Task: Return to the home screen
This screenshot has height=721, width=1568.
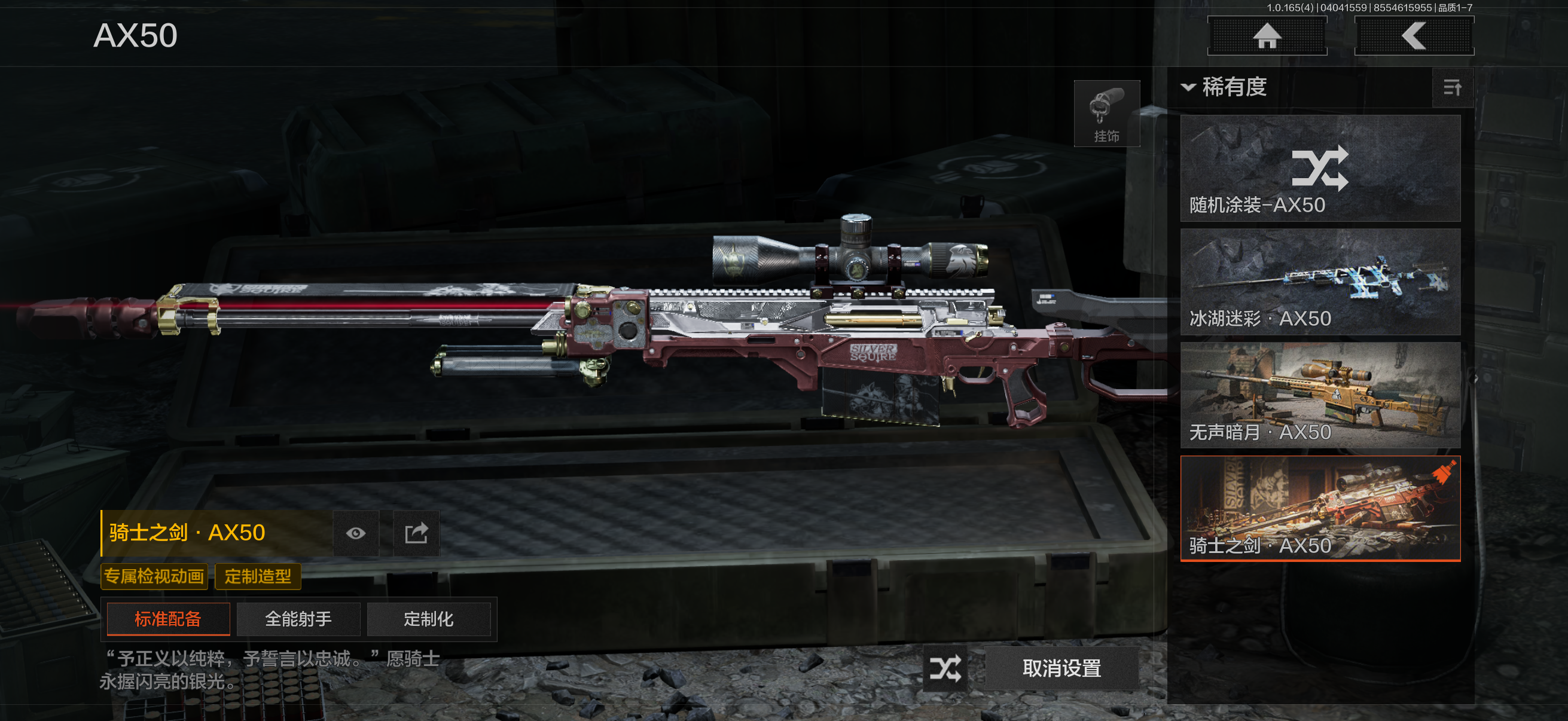Action: pyautogui.click(x=1267, y=36)
